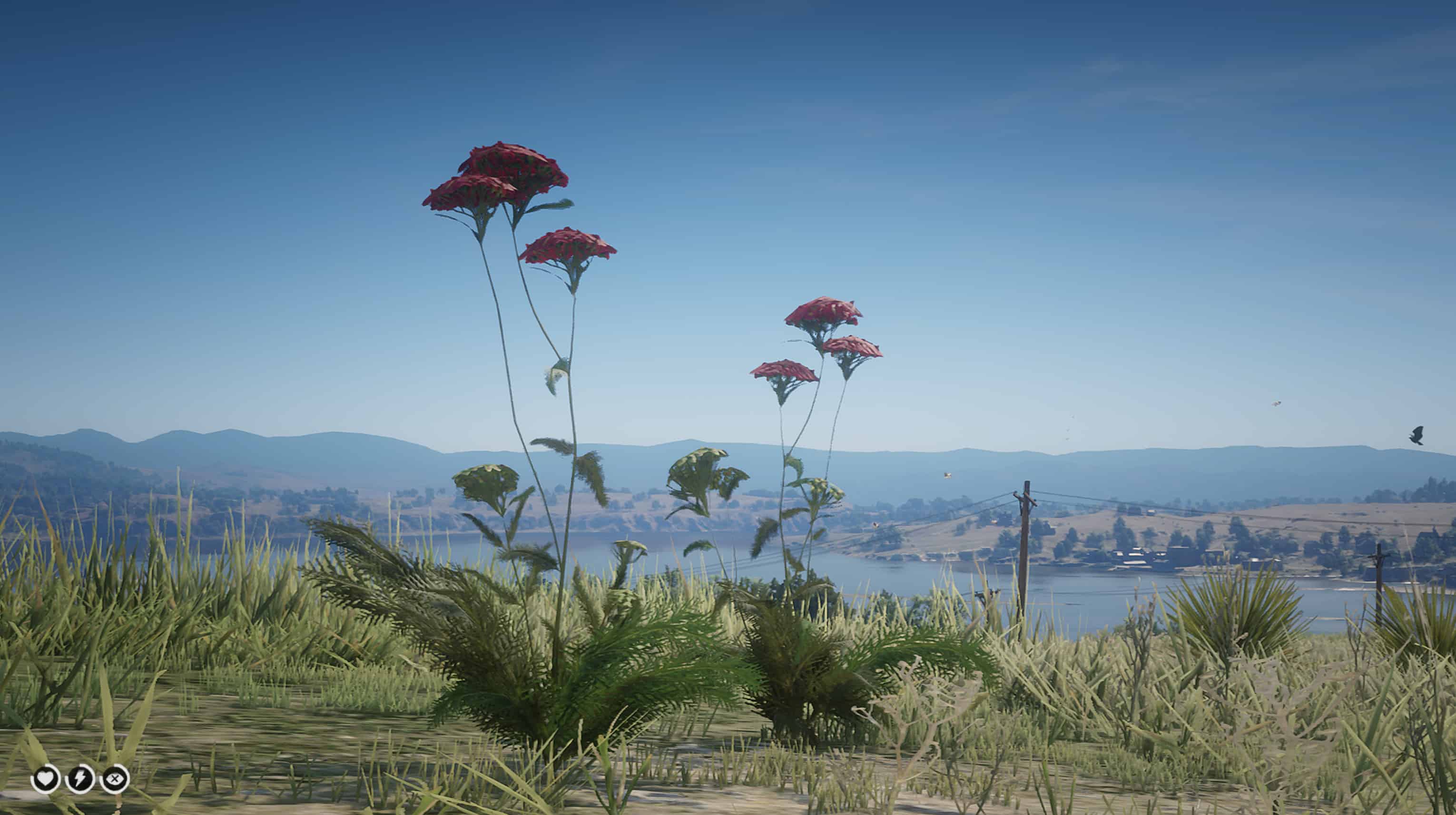Screen dimensions: 1456x815
Task: Click the Dead Eye core icon
Action: click(115, 779)
